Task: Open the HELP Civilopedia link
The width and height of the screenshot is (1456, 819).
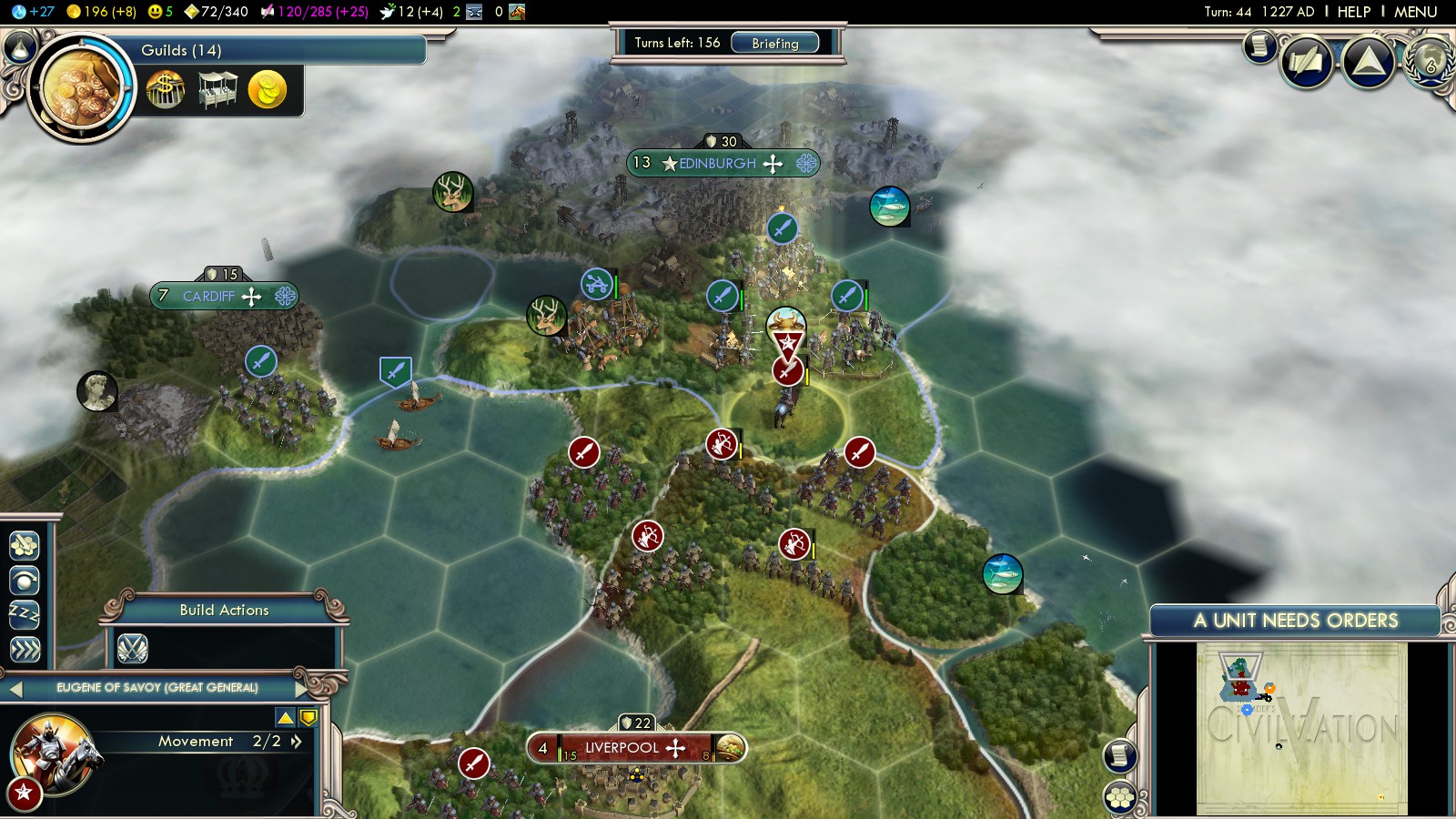Action: click(1353, 12)
